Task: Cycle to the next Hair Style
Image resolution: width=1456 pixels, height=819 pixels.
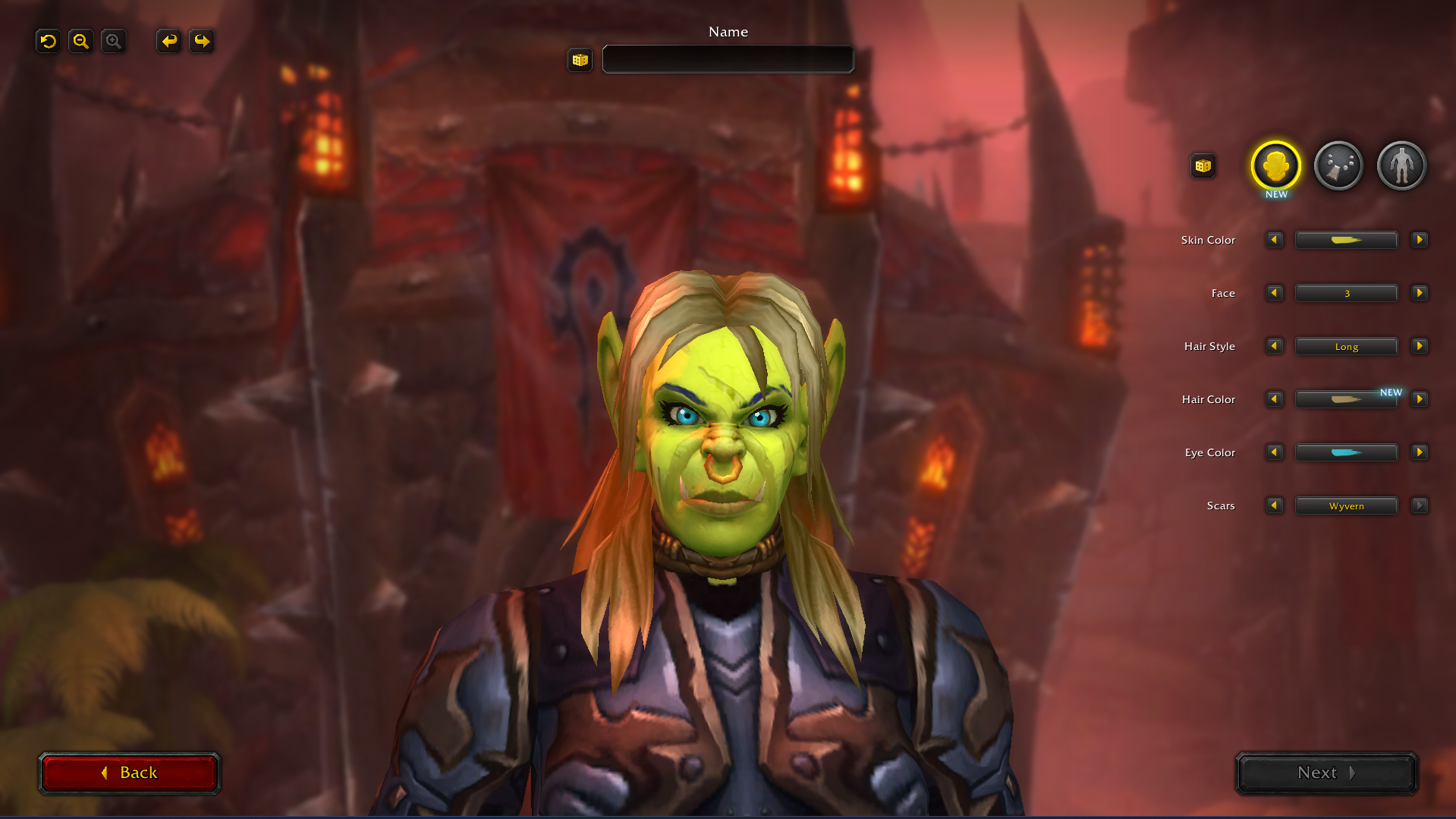Action: pyautogui.click(x=1420, y=346)
